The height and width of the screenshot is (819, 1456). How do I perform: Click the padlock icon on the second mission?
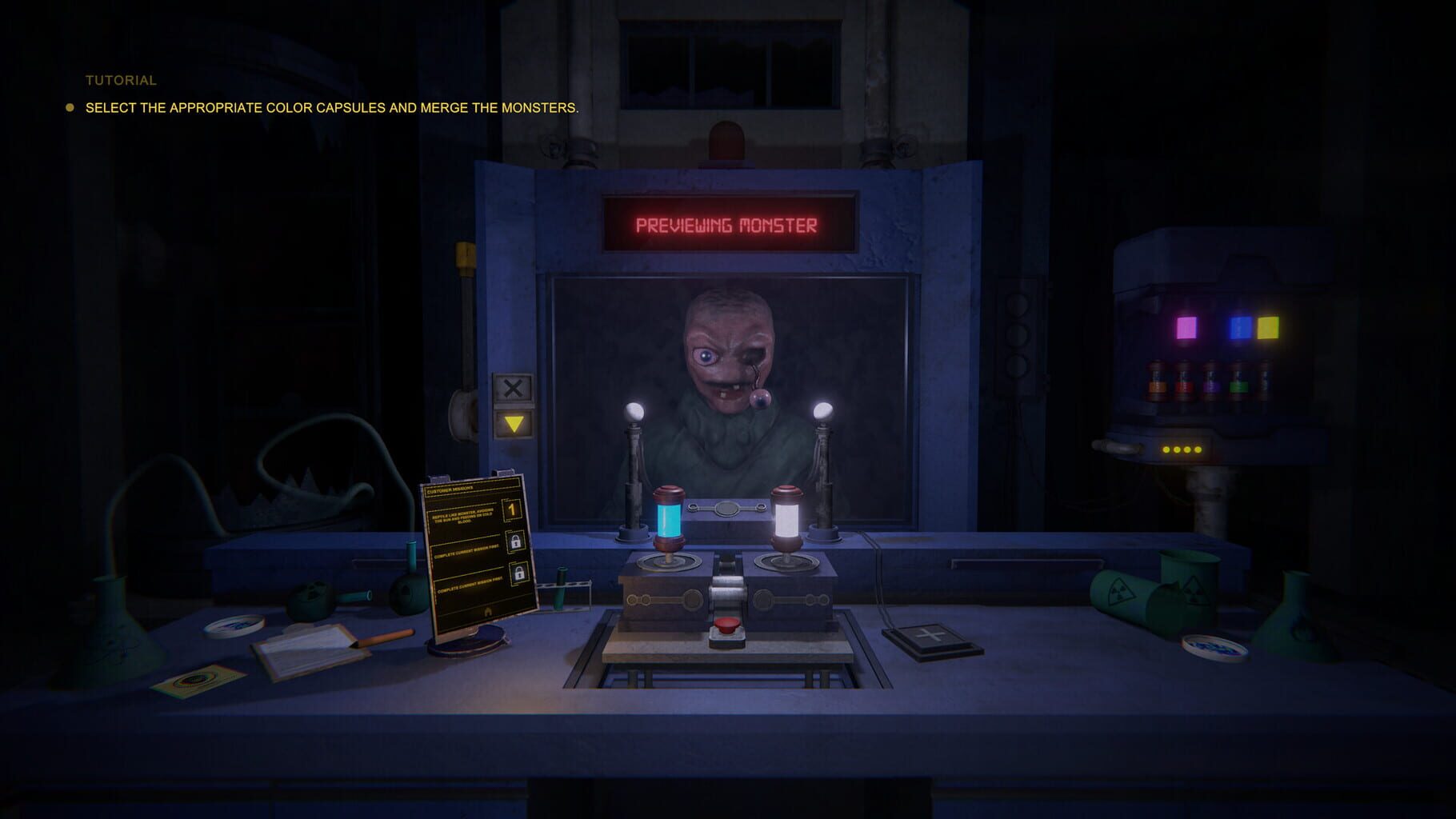[x=517, y=541]
